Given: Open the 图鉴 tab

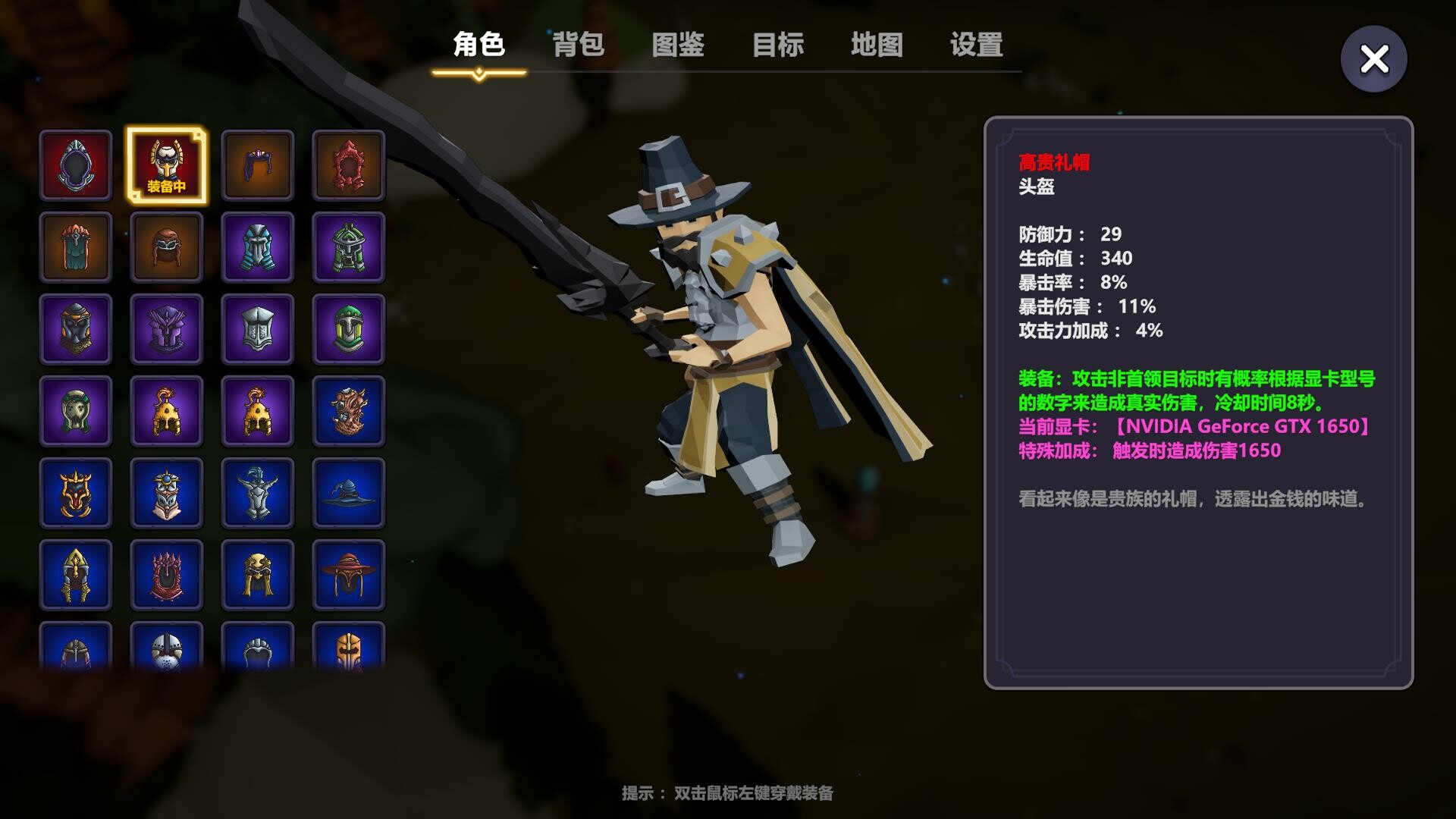Looking at the screenshot, I should pyautogui.click(x=677, y=46).
